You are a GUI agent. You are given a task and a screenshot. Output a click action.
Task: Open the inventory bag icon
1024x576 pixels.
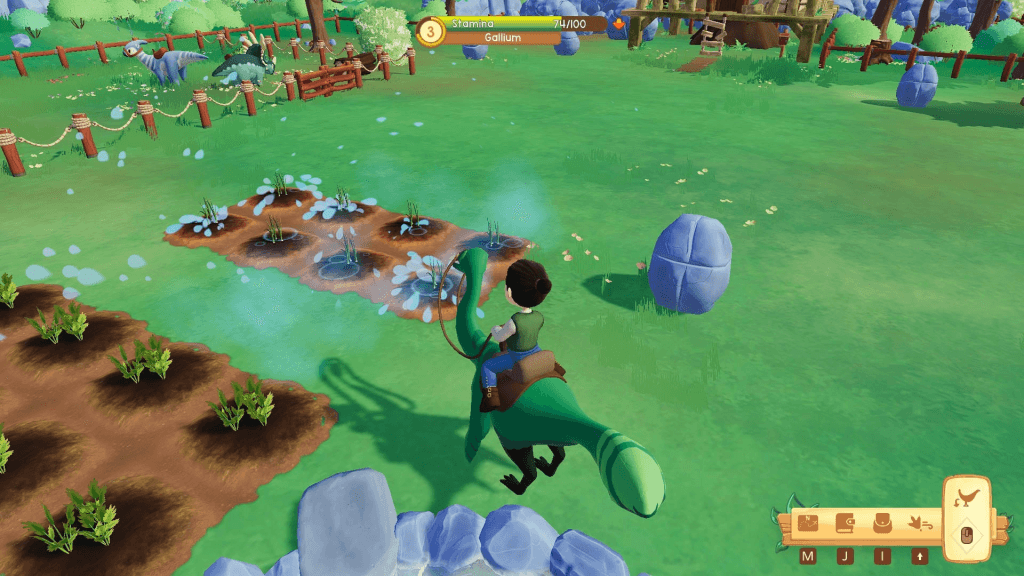pos(882,523)
